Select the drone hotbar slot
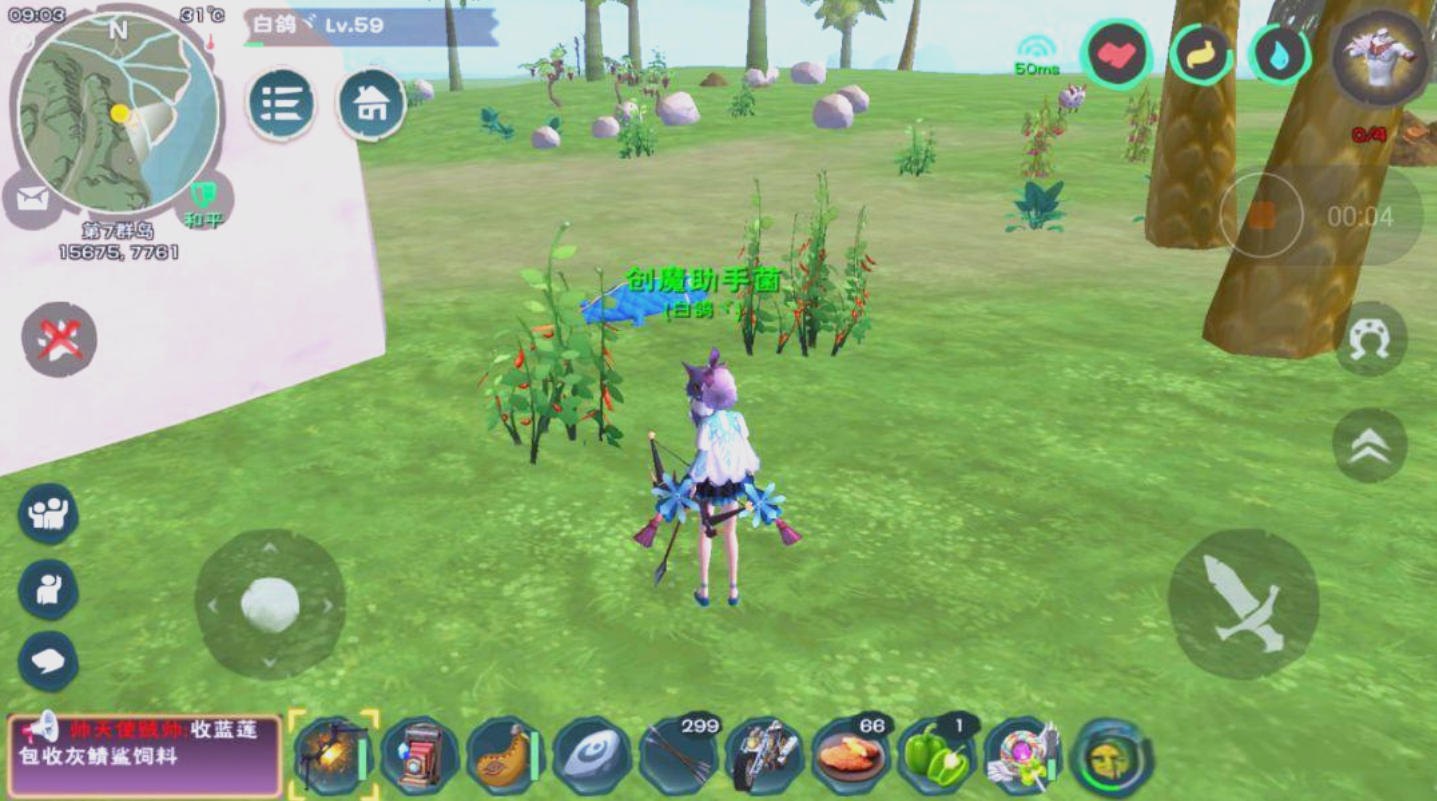Screen dimensions: 1437x801 coord(333,757)
